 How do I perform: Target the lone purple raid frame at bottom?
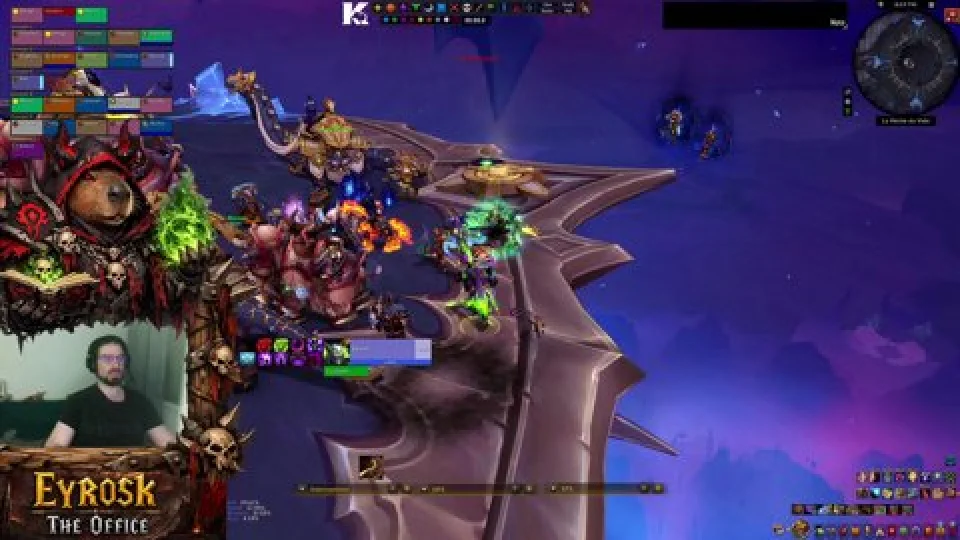27,149
